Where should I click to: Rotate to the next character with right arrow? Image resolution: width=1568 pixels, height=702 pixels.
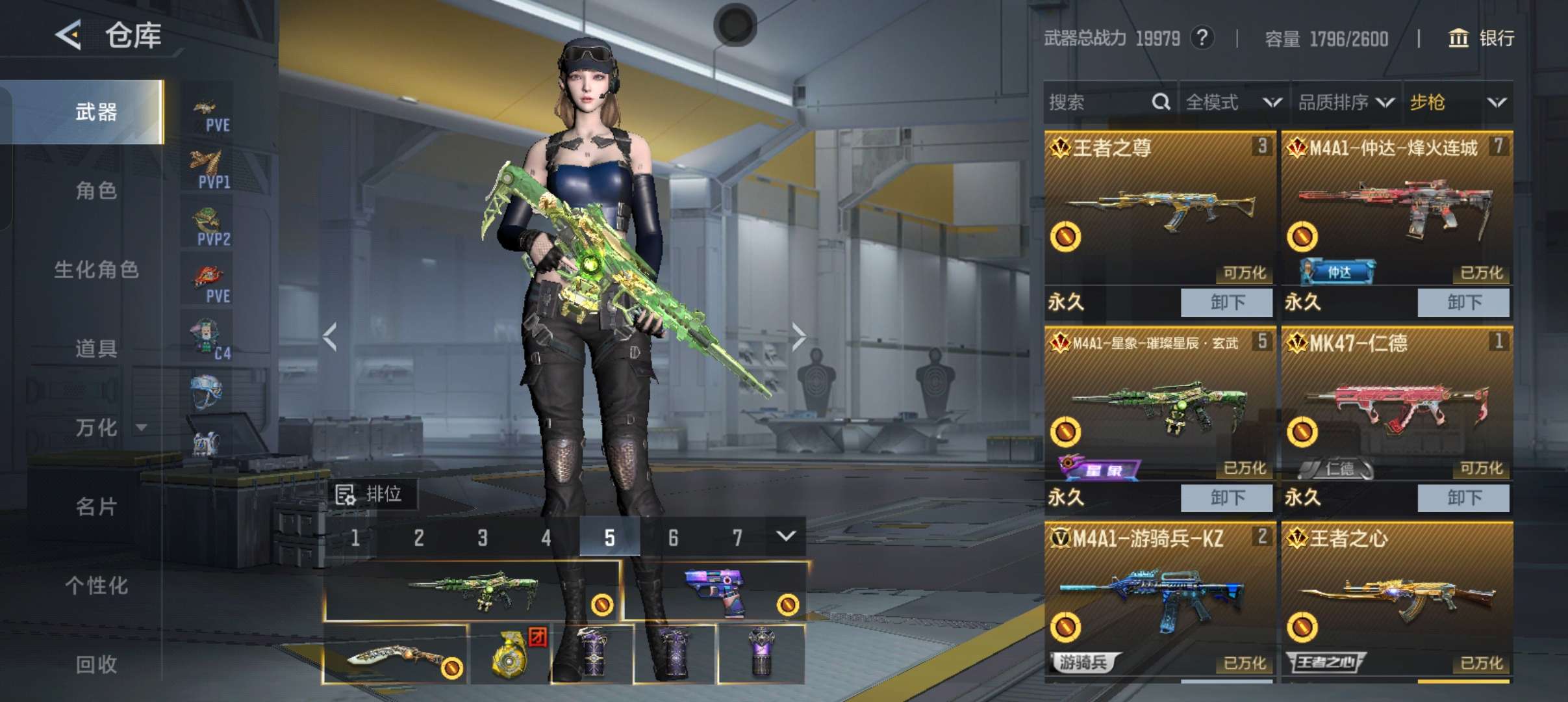pyautogui.click(x=798, y=337)
